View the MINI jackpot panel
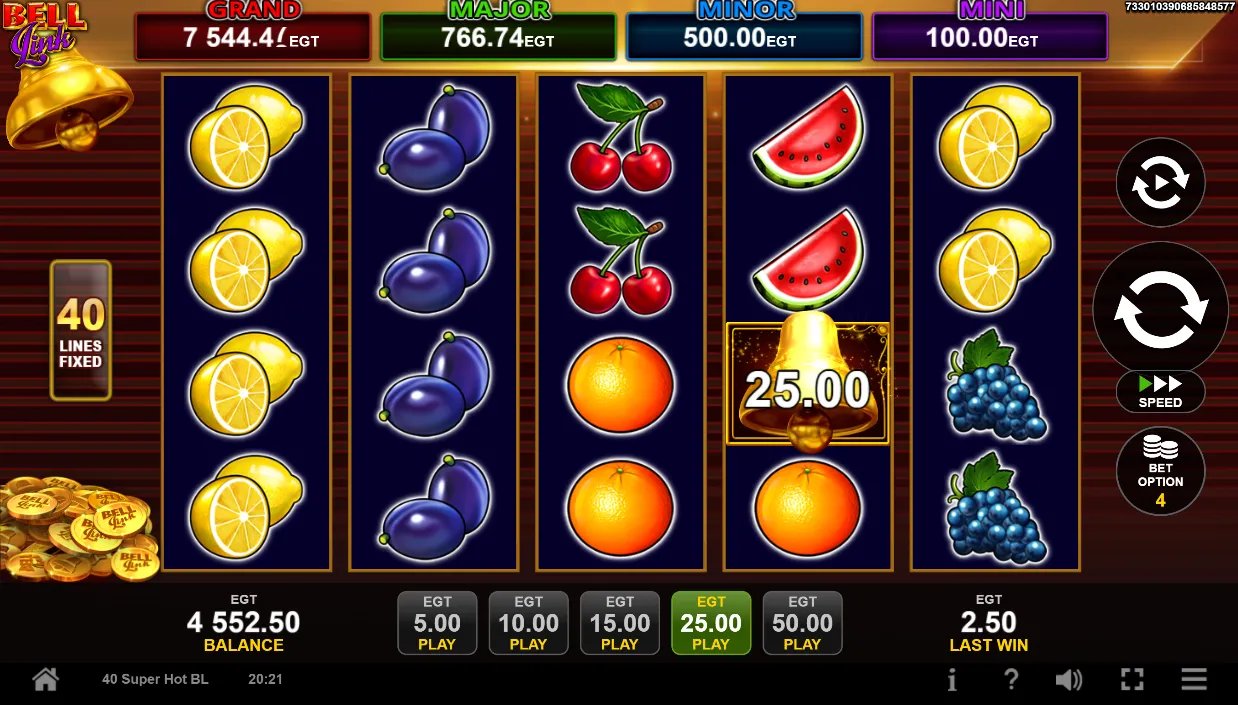Image resolution: width=1238 pixels, height=705 pixels. 989,37
